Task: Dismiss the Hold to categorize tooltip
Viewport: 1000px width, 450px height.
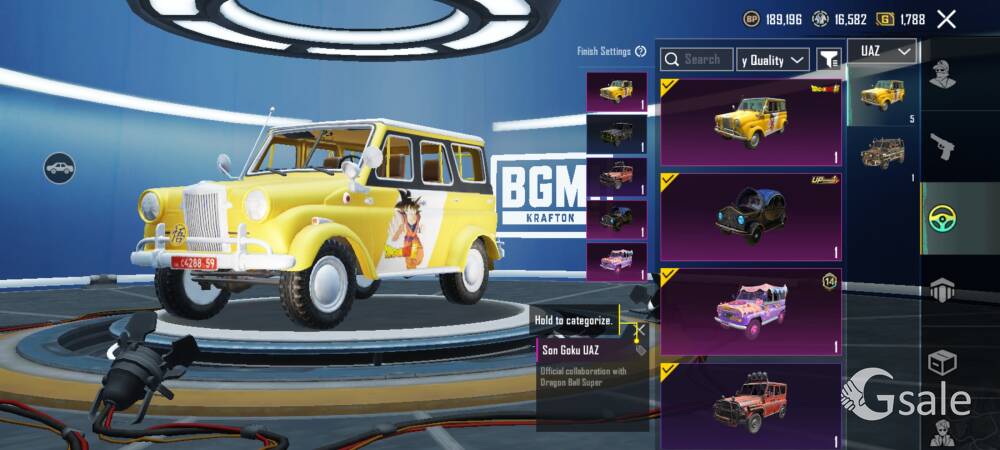Action: point(639,328)
